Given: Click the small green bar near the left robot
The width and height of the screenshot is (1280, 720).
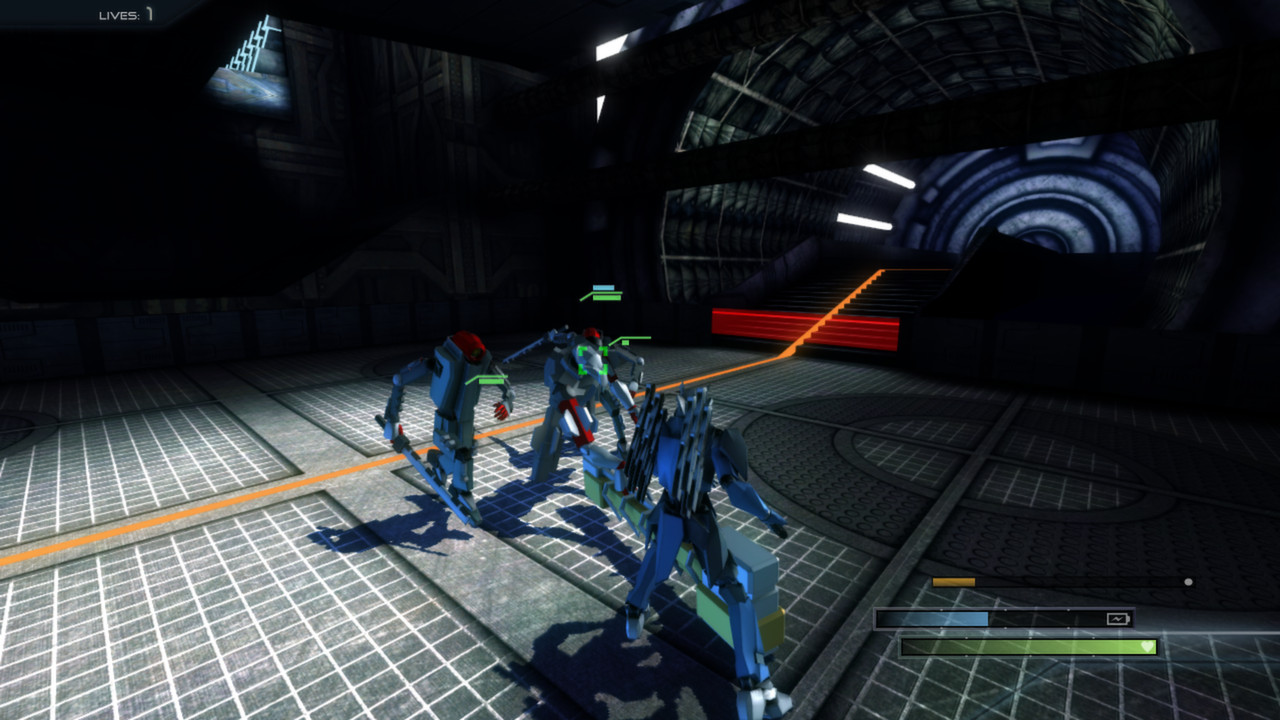Looking at the screenshot, I should point(492,380).
